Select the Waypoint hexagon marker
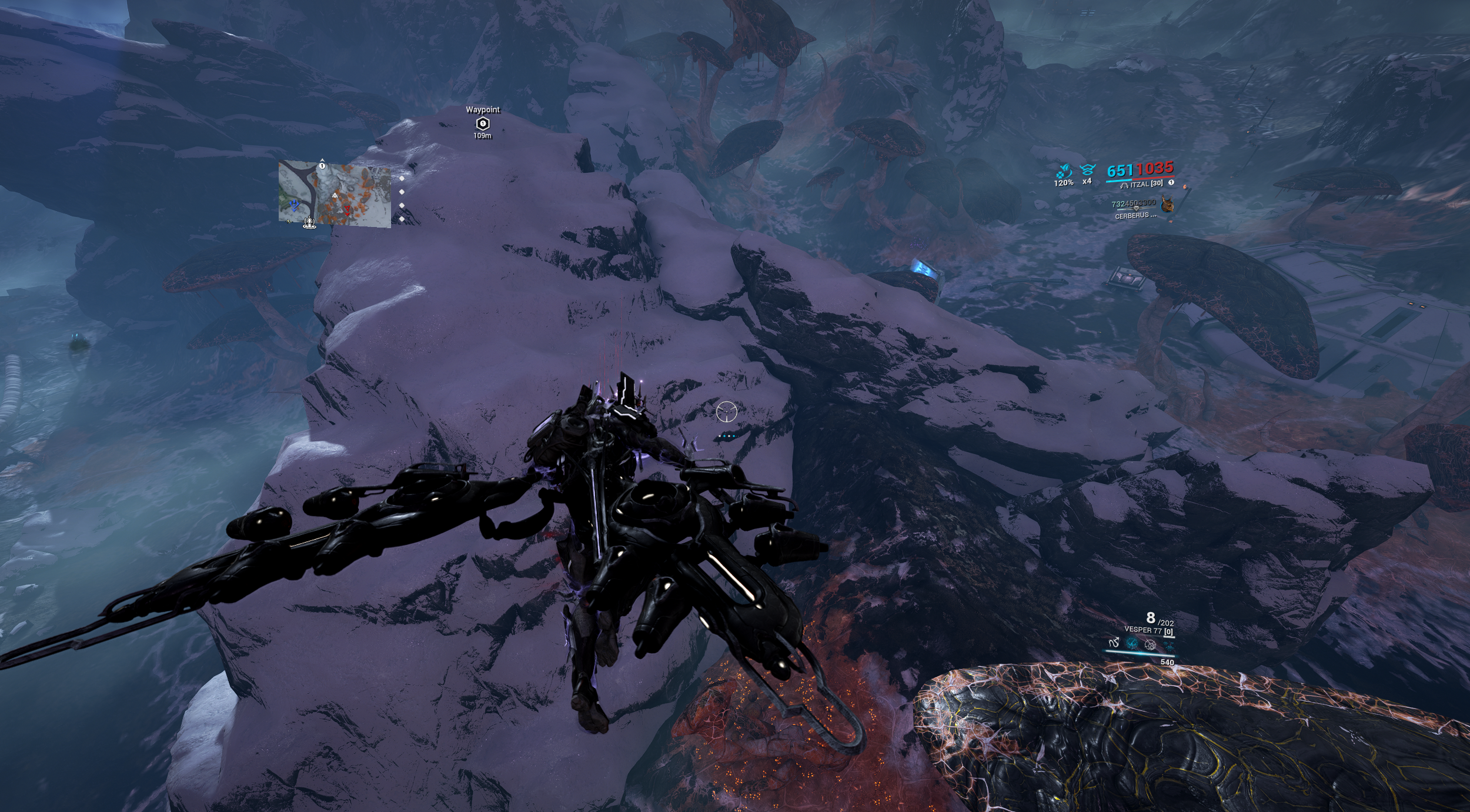 coord(483,123)
